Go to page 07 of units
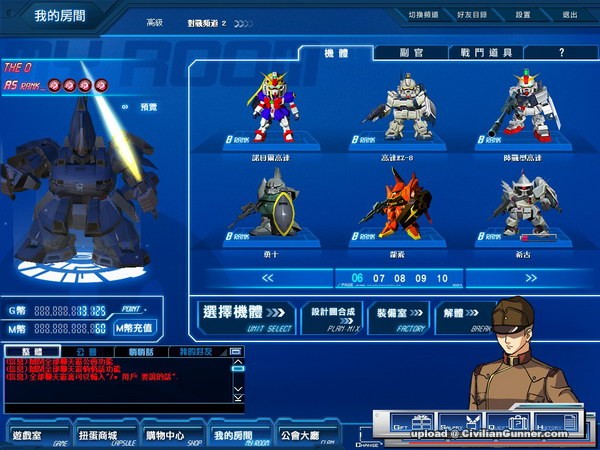Image resolution: width=600 pixels, height=450 pixels. click(378, 278)
